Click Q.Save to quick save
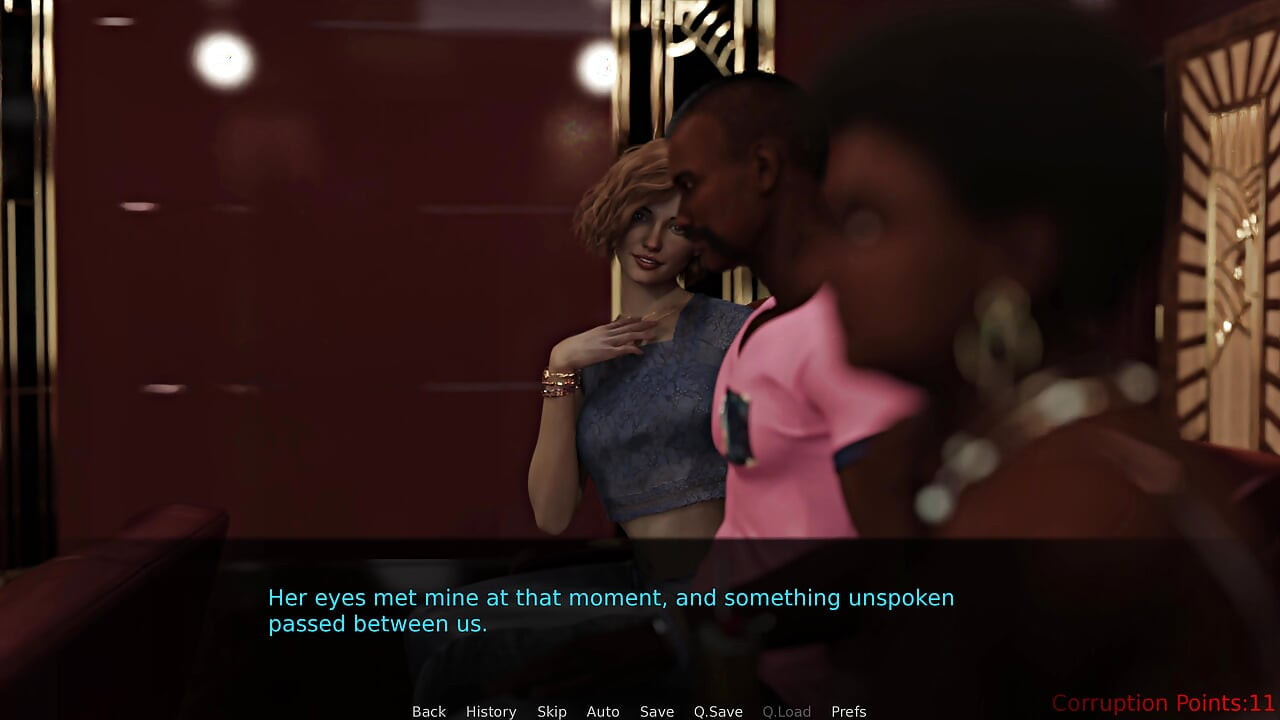 718,711
